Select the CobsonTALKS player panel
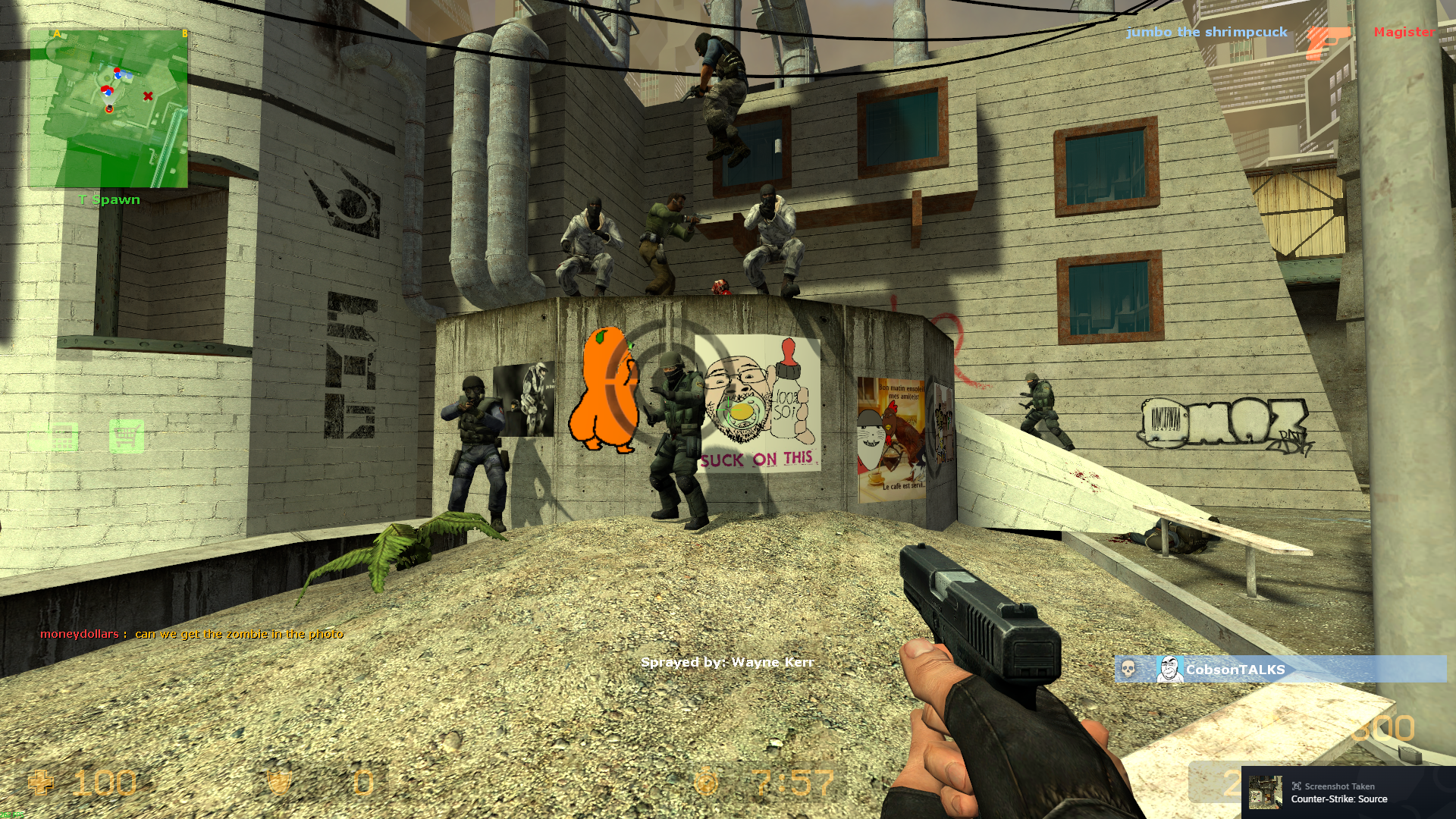This screenshot has height=819, width=1456. point(1280,670)
